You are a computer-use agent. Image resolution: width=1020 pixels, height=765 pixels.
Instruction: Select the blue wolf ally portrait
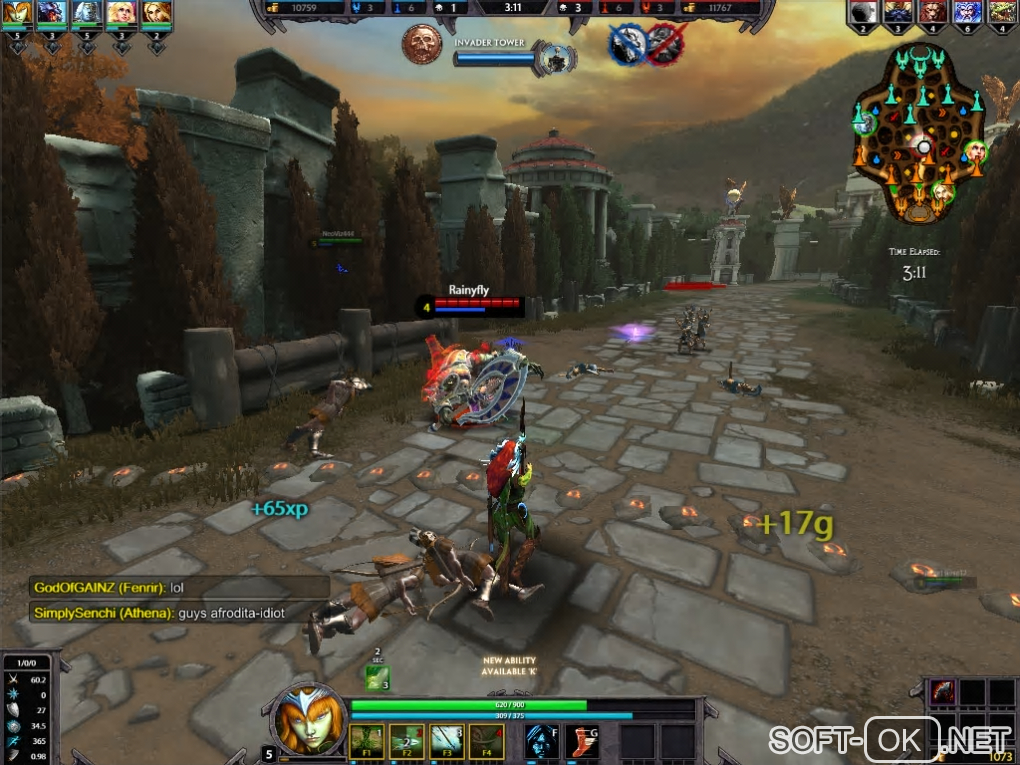tap(53, 14)
